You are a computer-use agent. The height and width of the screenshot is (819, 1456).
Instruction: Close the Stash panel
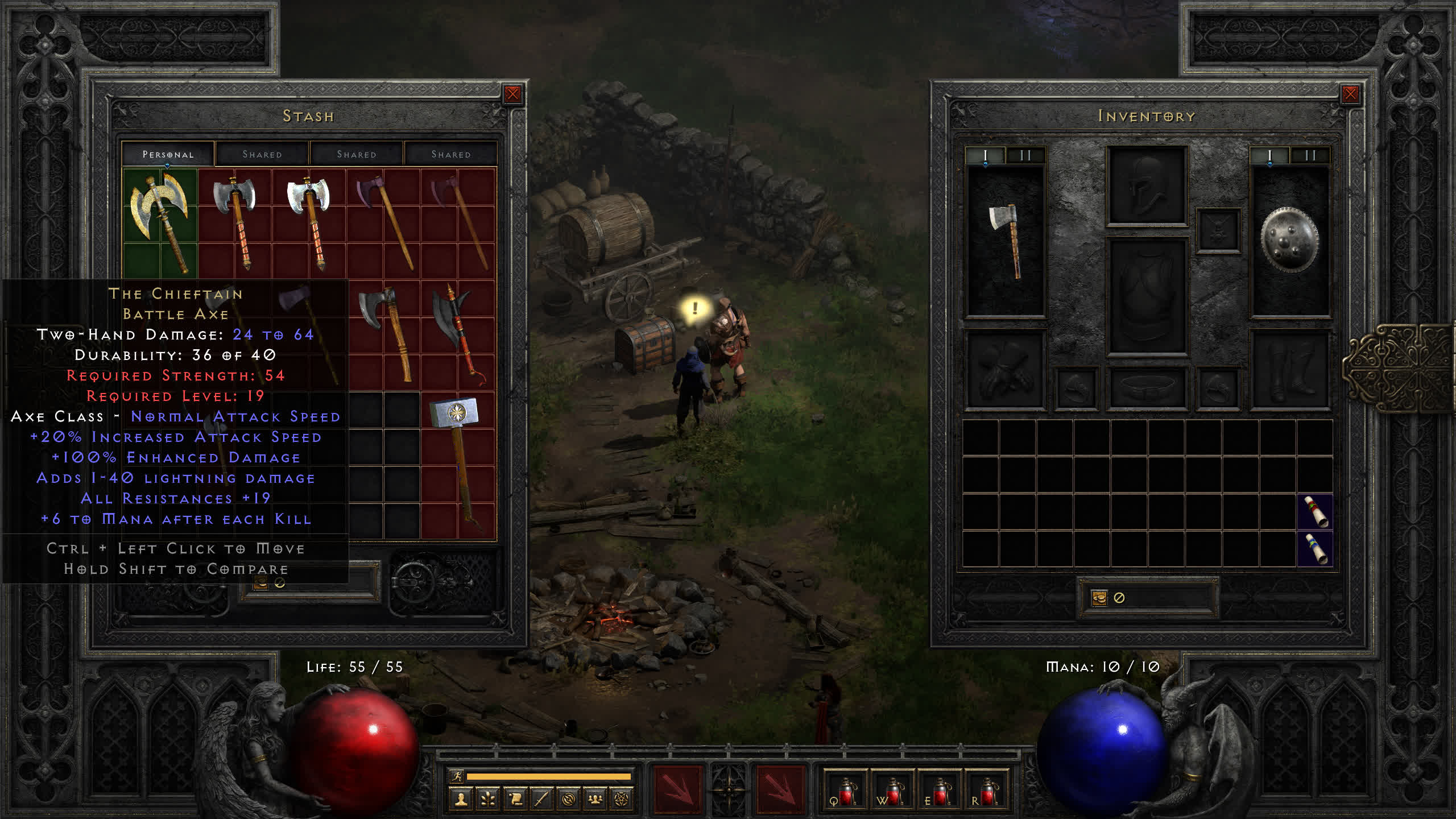512,94
